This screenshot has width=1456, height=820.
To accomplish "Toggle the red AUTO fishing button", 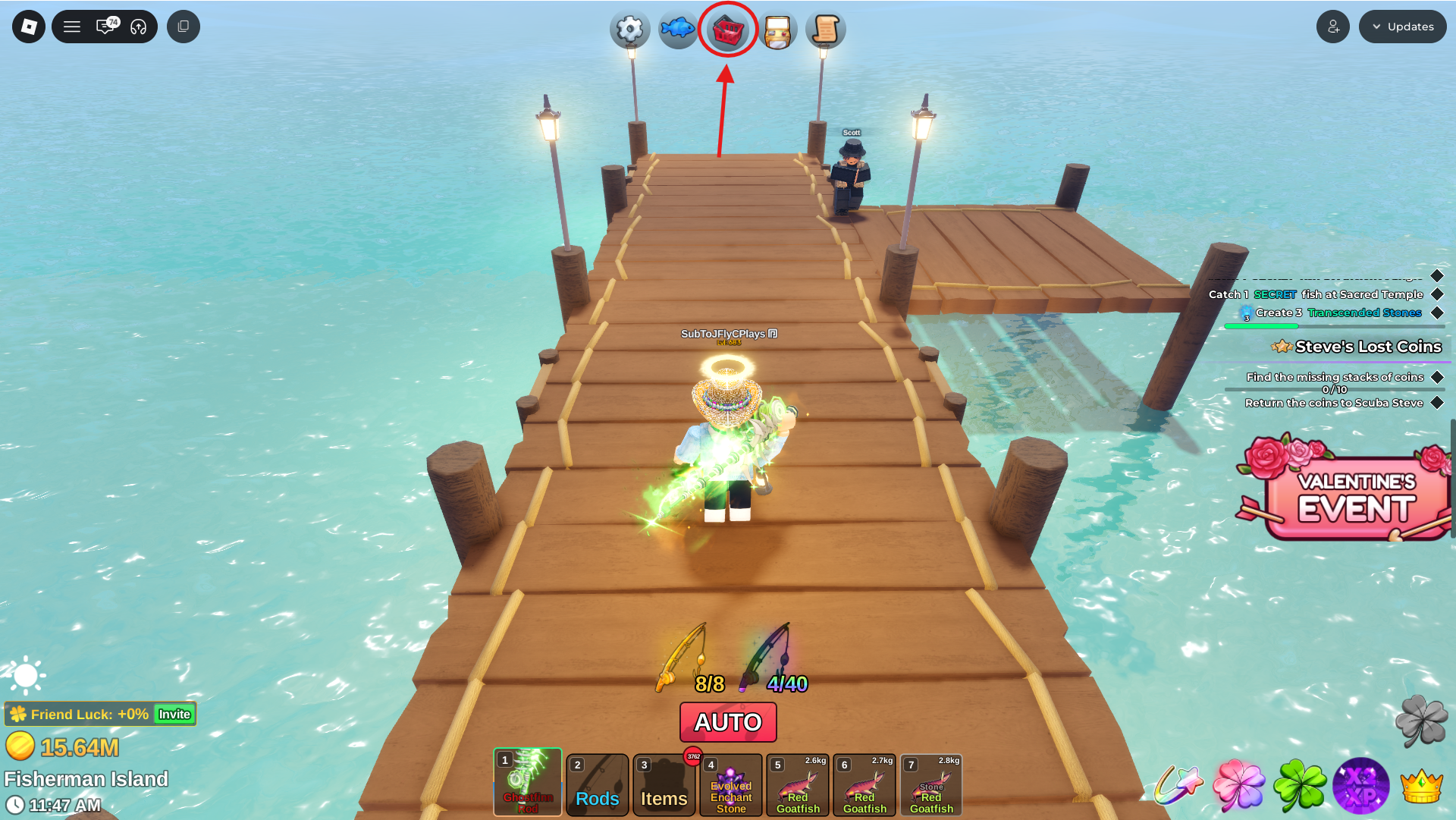I will pyautogui.click(x=728, y=722).
